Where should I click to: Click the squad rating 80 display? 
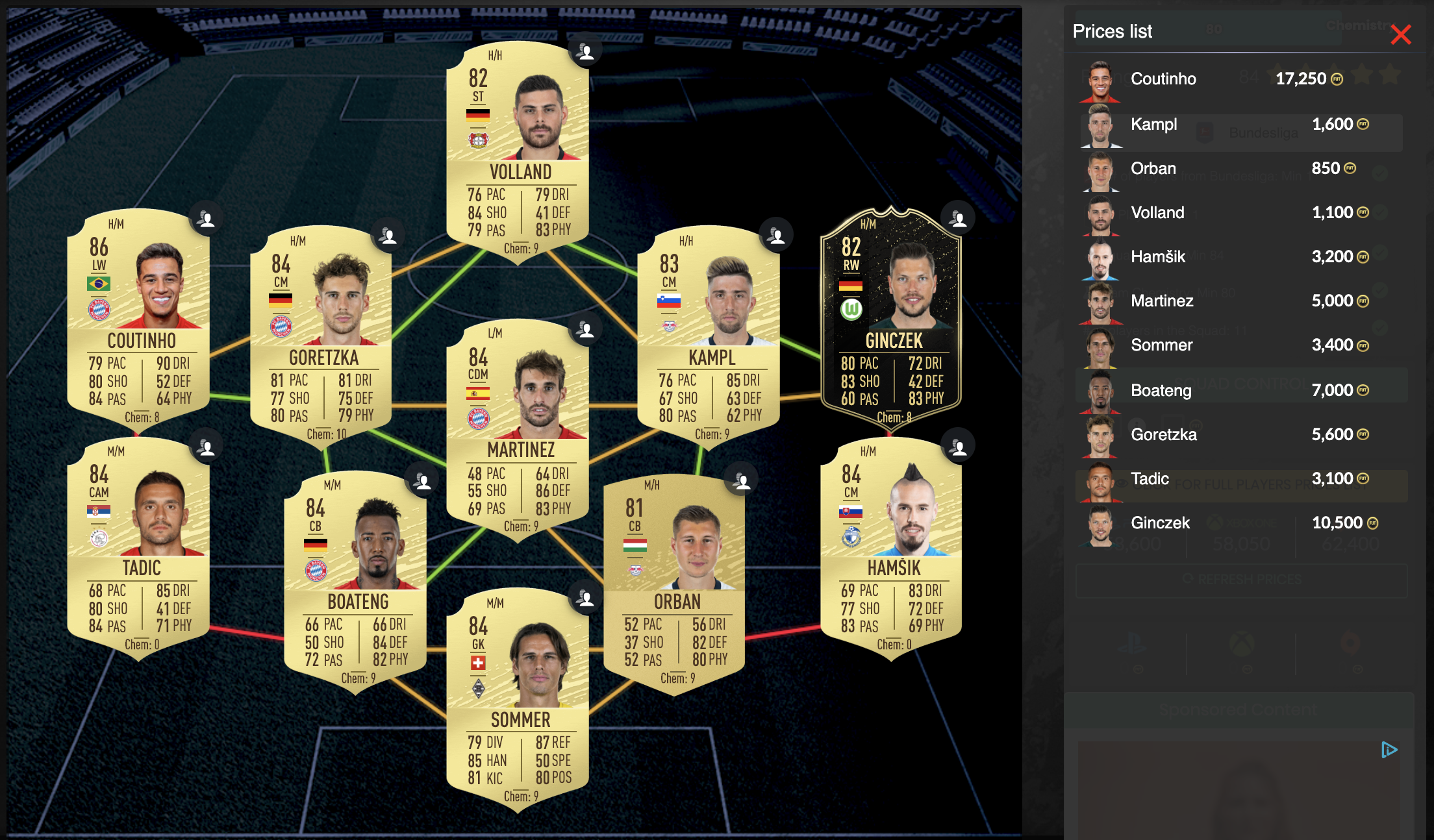tap(1214, 29)
